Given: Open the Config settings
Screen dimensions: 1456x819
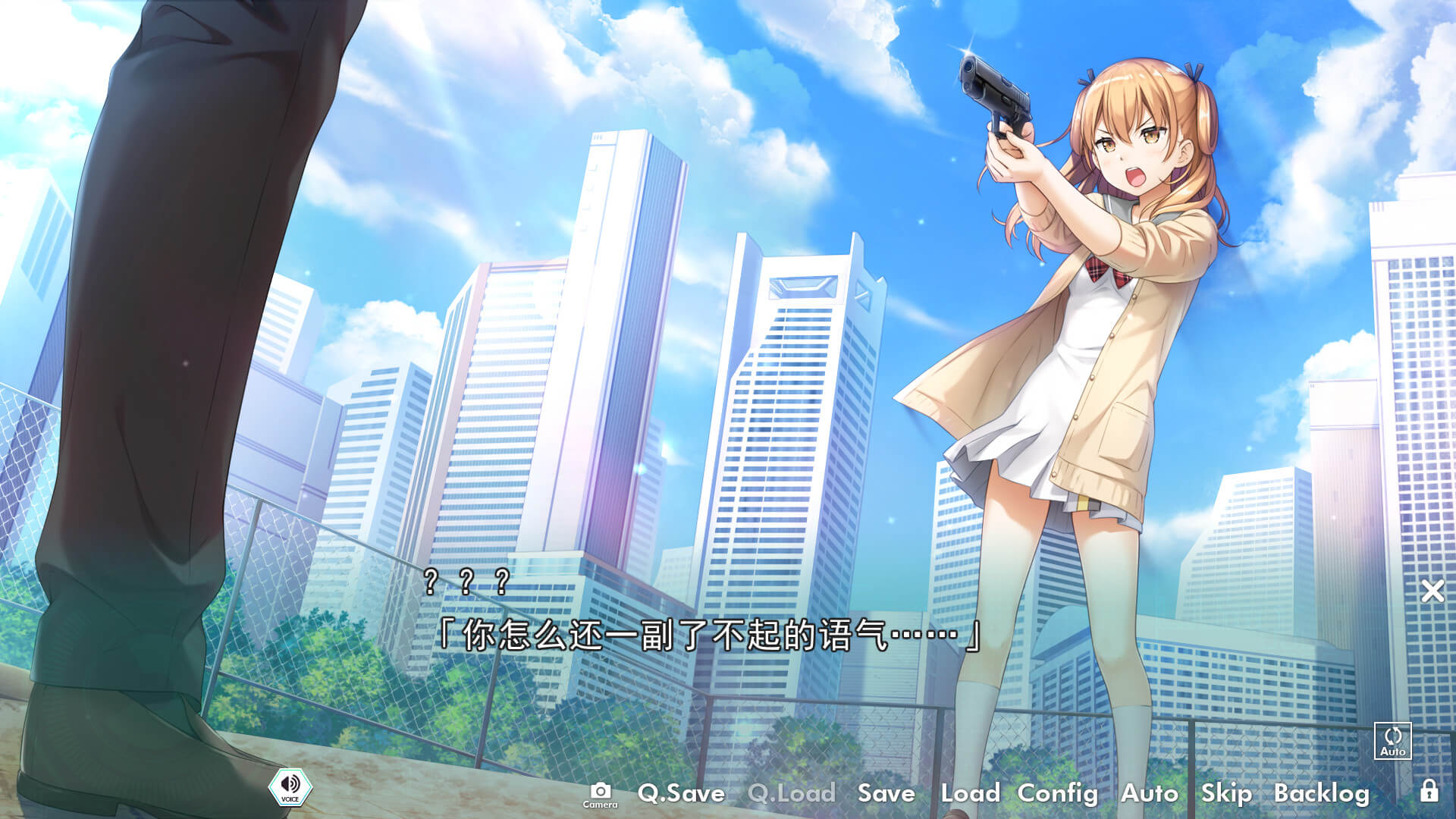Looking at the screenshot, I should click(x=1057, y=793).
